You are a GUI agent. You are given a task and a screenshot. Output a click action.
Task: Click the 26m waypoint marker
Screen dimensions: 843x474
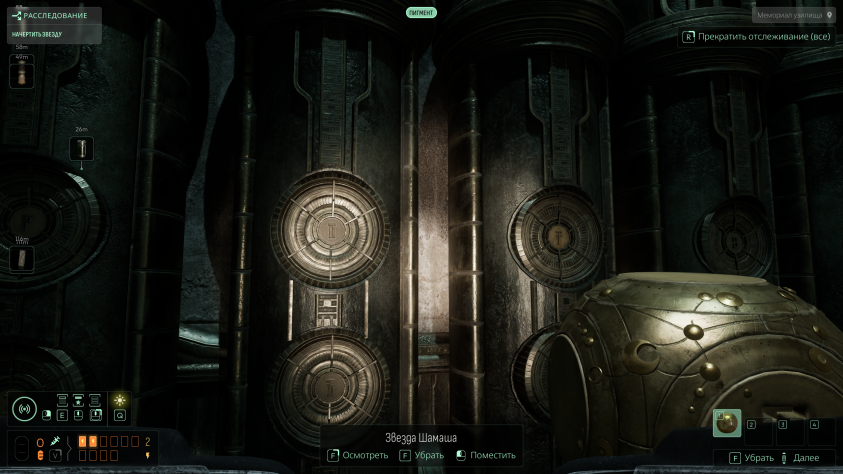[x=82, y=149]
